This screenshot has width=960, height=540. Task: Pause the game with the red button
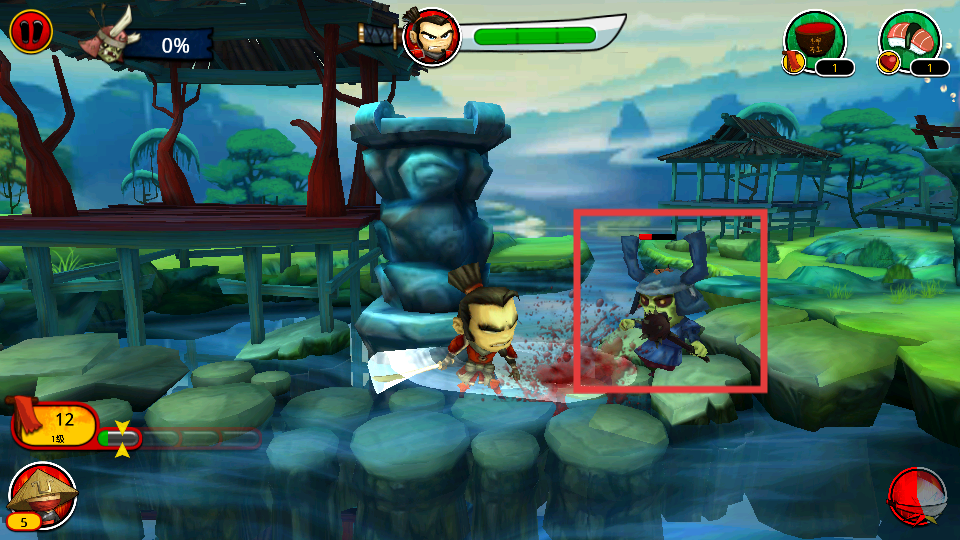(31, 30)
